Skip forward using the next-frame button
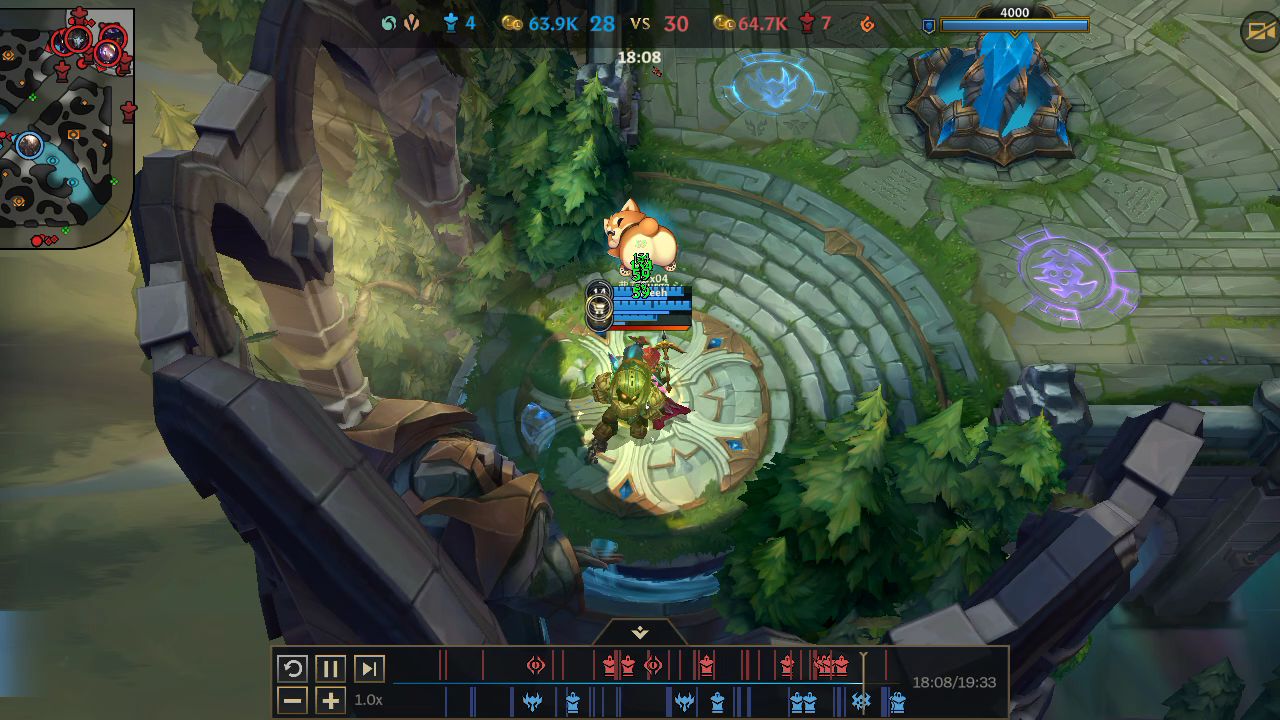 pos(369,669)
